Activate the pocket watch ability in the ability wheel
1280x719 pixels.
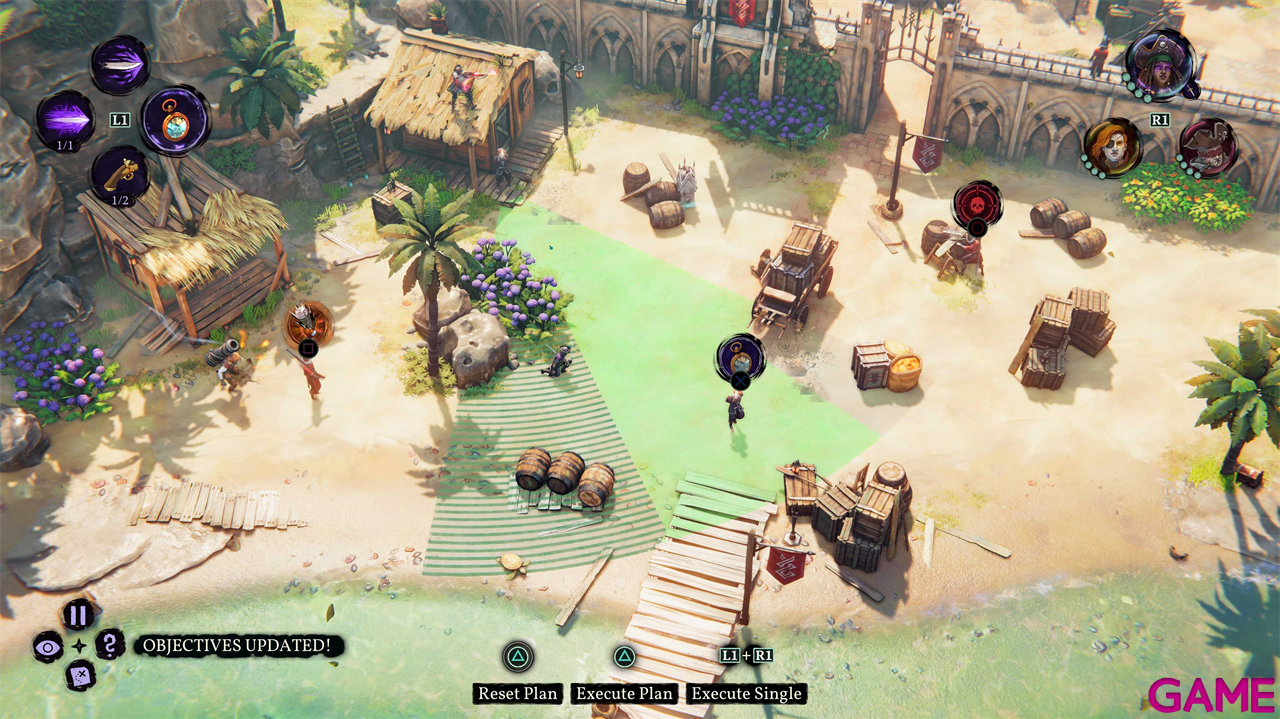tap(174, 120)
